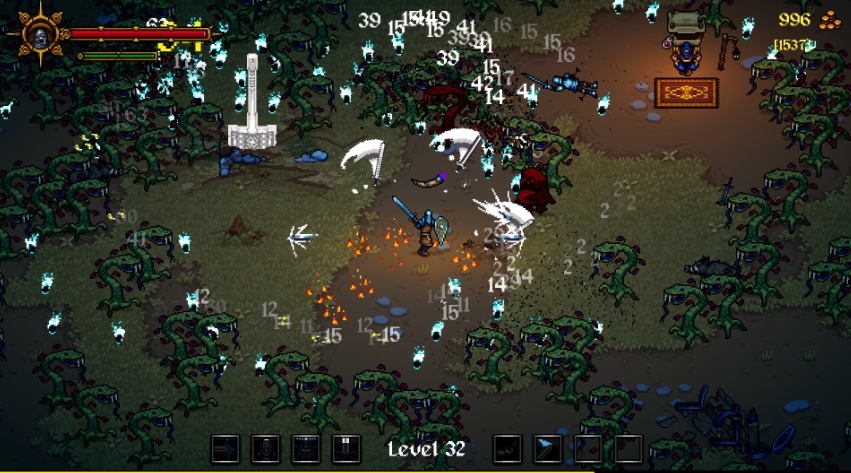Select the white pillar ability slot

point(345,449)
